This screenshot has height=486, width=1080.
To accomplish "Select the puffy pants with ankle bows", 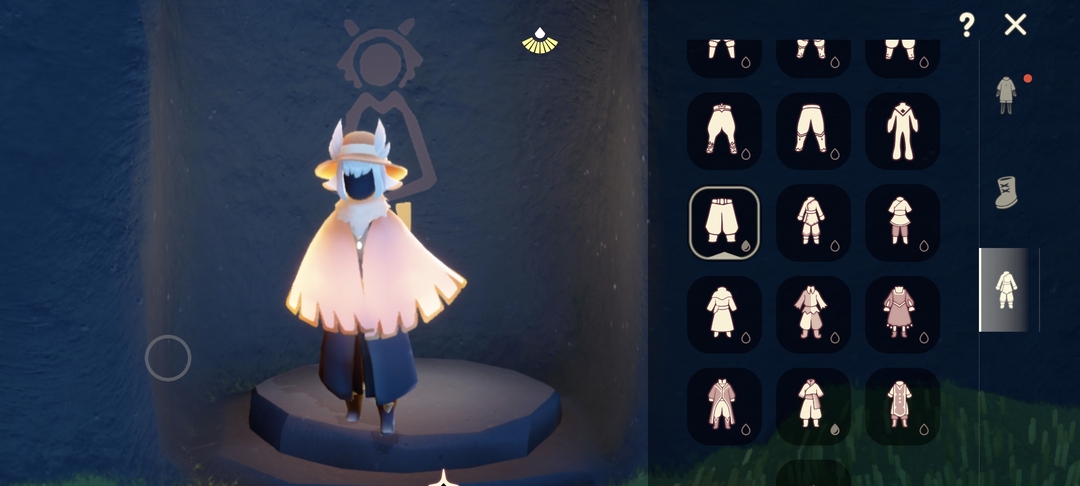I will 724,131.
